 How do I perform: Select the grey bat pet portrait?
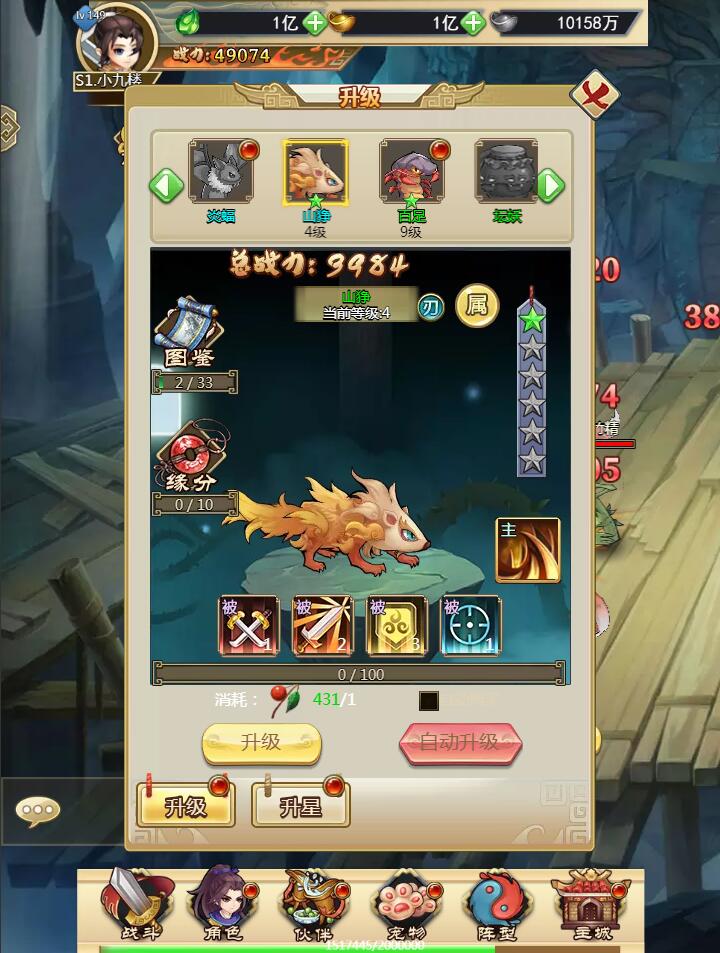221,172
